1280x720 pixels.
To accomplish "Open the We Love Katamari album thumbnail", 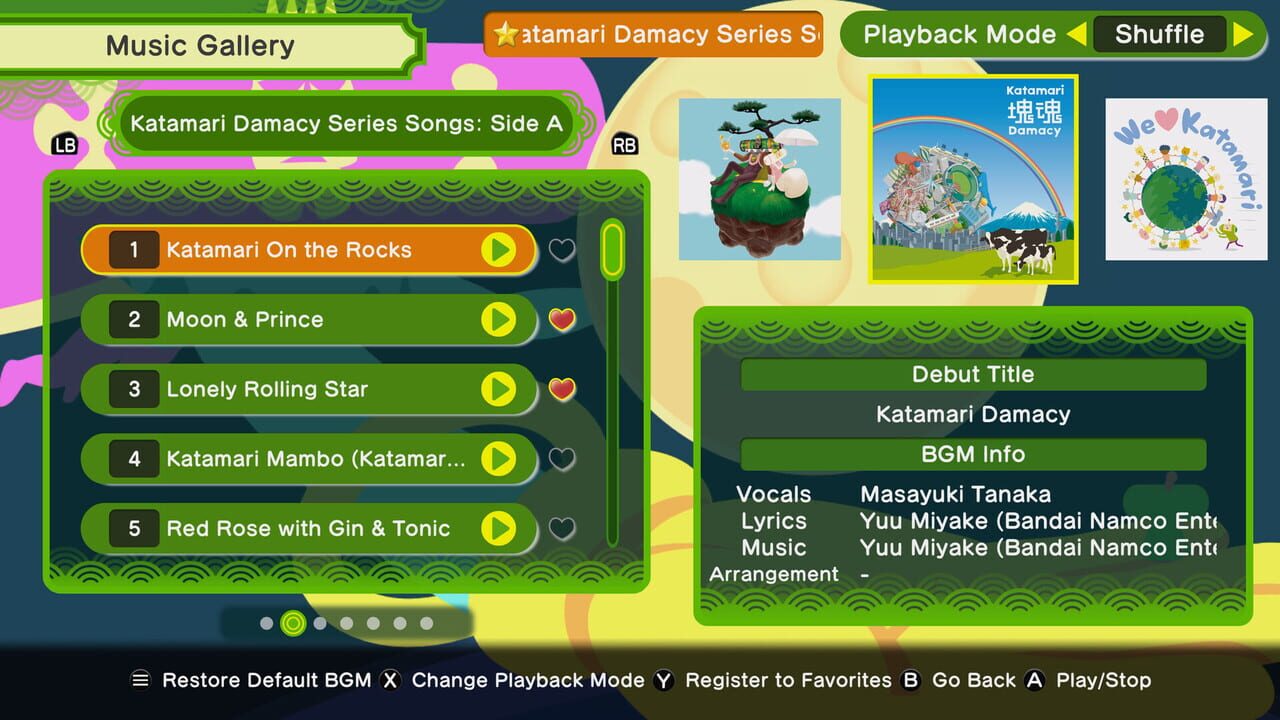I will (1185, 178).
